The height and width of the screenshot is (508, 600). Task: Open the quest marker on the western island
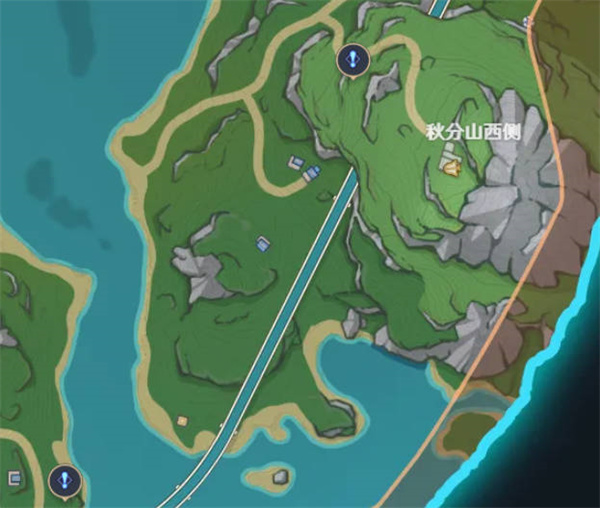[65, 480]
